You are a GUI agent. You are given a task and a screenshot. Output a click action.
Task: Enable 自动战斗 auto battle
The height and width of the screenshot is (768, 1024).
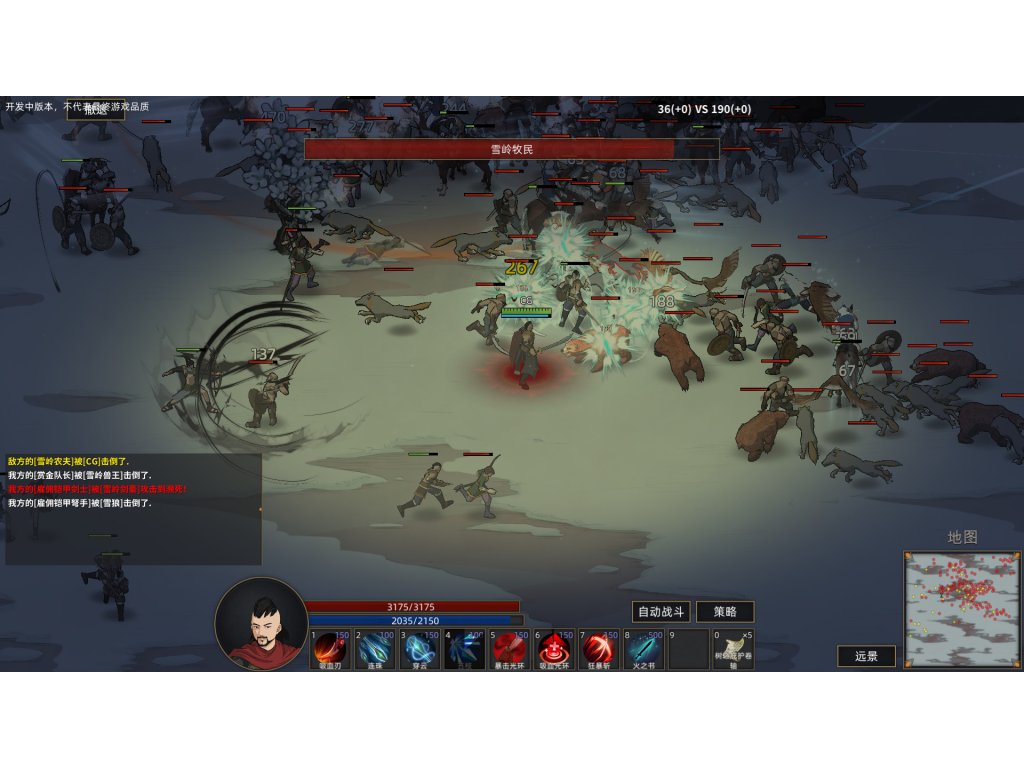[x=661, y=612]
